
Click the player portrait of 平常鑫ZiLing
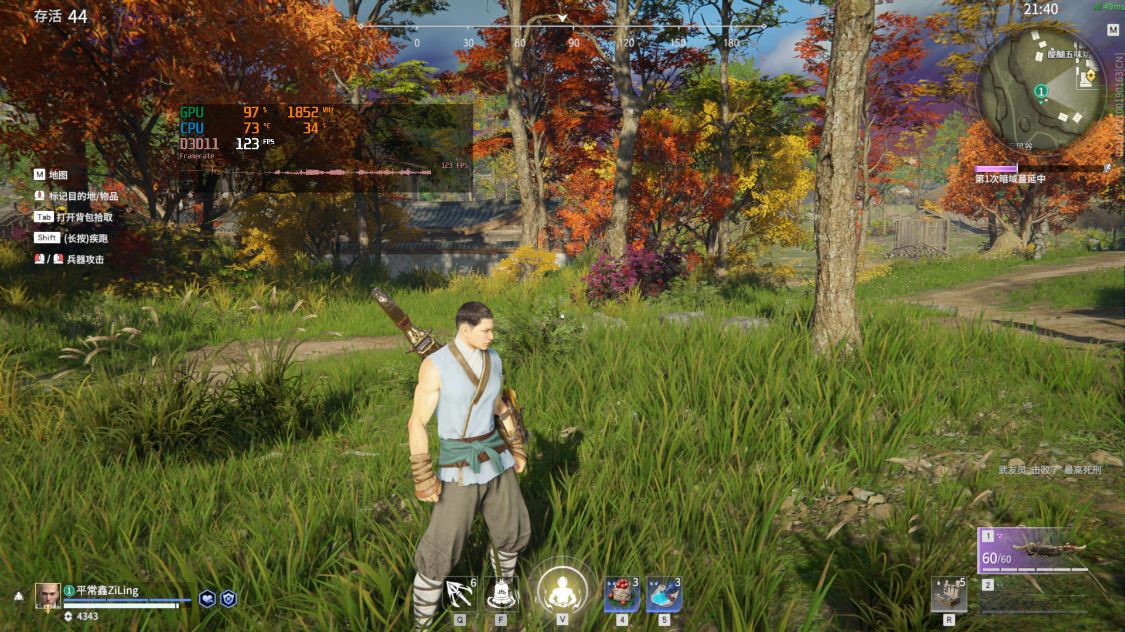(48, 595)
